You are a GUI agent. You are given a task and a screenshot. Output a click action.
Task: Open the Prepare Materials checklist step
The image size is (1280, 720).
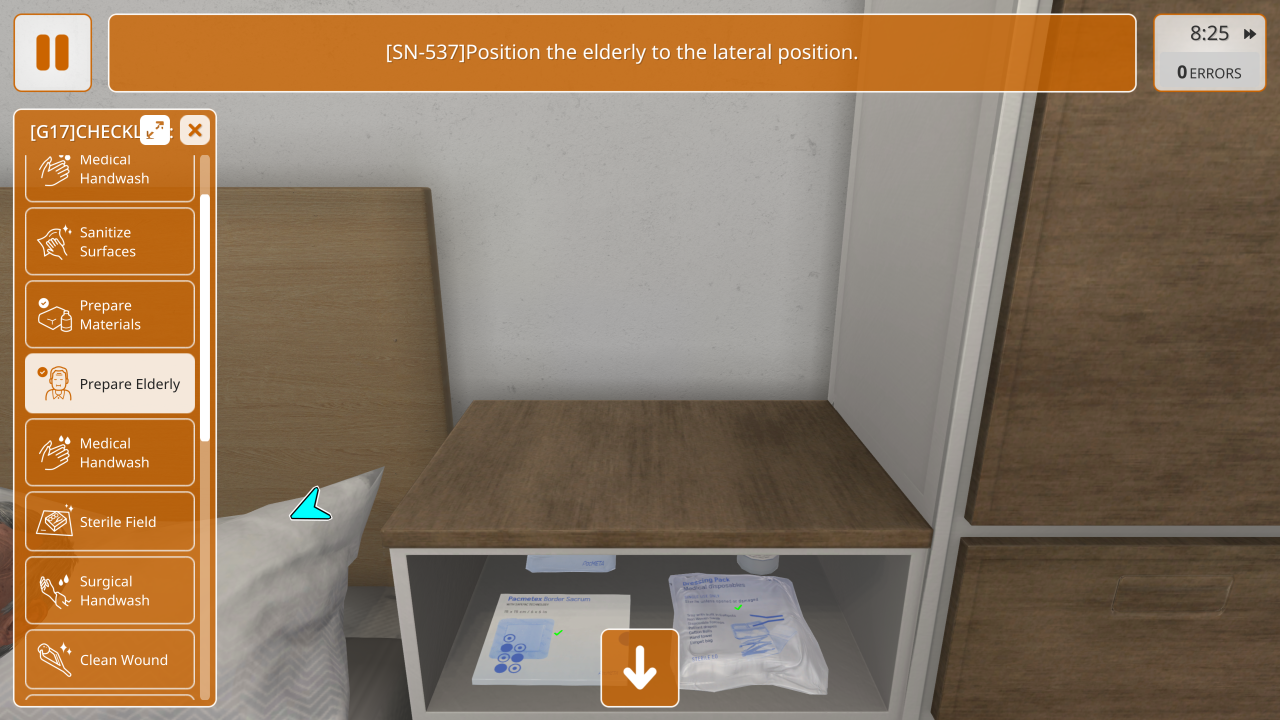(x=110, y=315)
